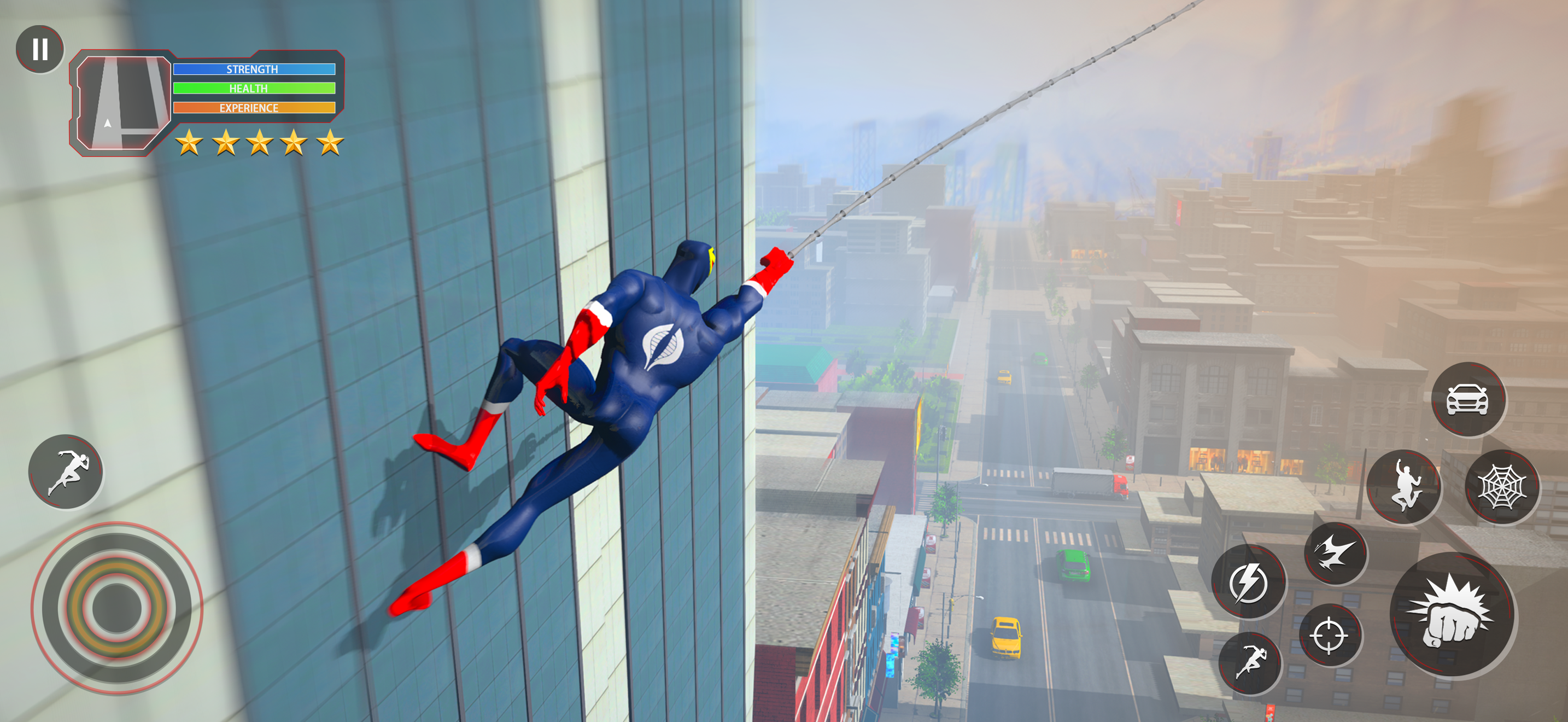Open the minimap view
Screen dimensions: 1568x722
(x=125, y=102)
